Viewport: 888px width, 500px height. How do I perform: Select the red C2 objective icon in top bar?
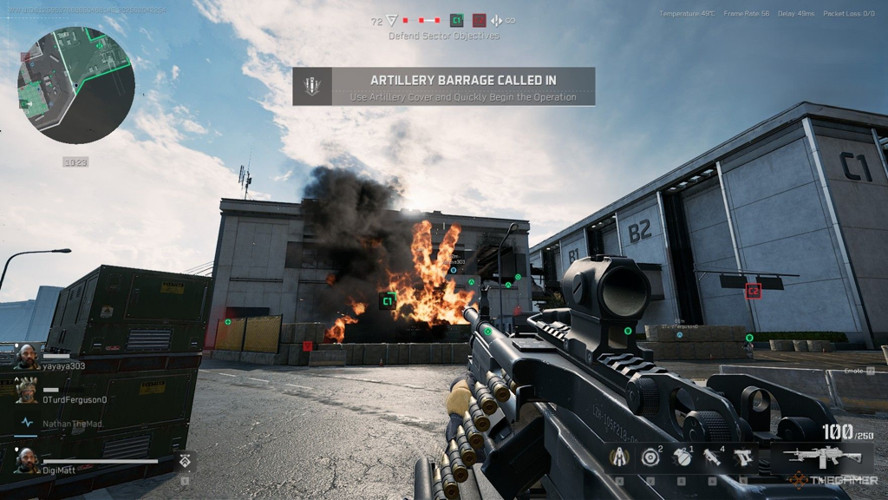479,20
